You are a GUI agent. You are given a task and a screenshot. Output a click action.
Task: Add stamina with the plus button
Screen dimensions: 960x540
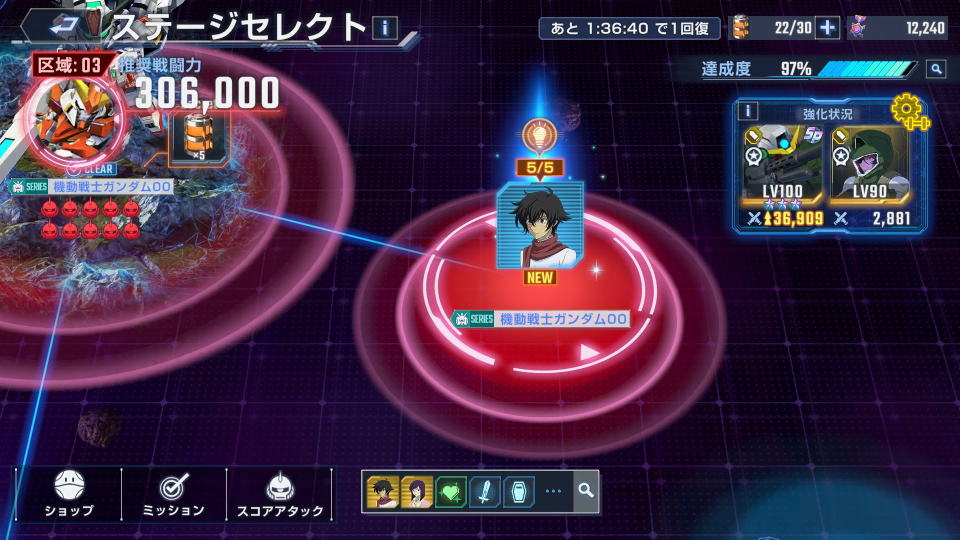pos(827,28)
